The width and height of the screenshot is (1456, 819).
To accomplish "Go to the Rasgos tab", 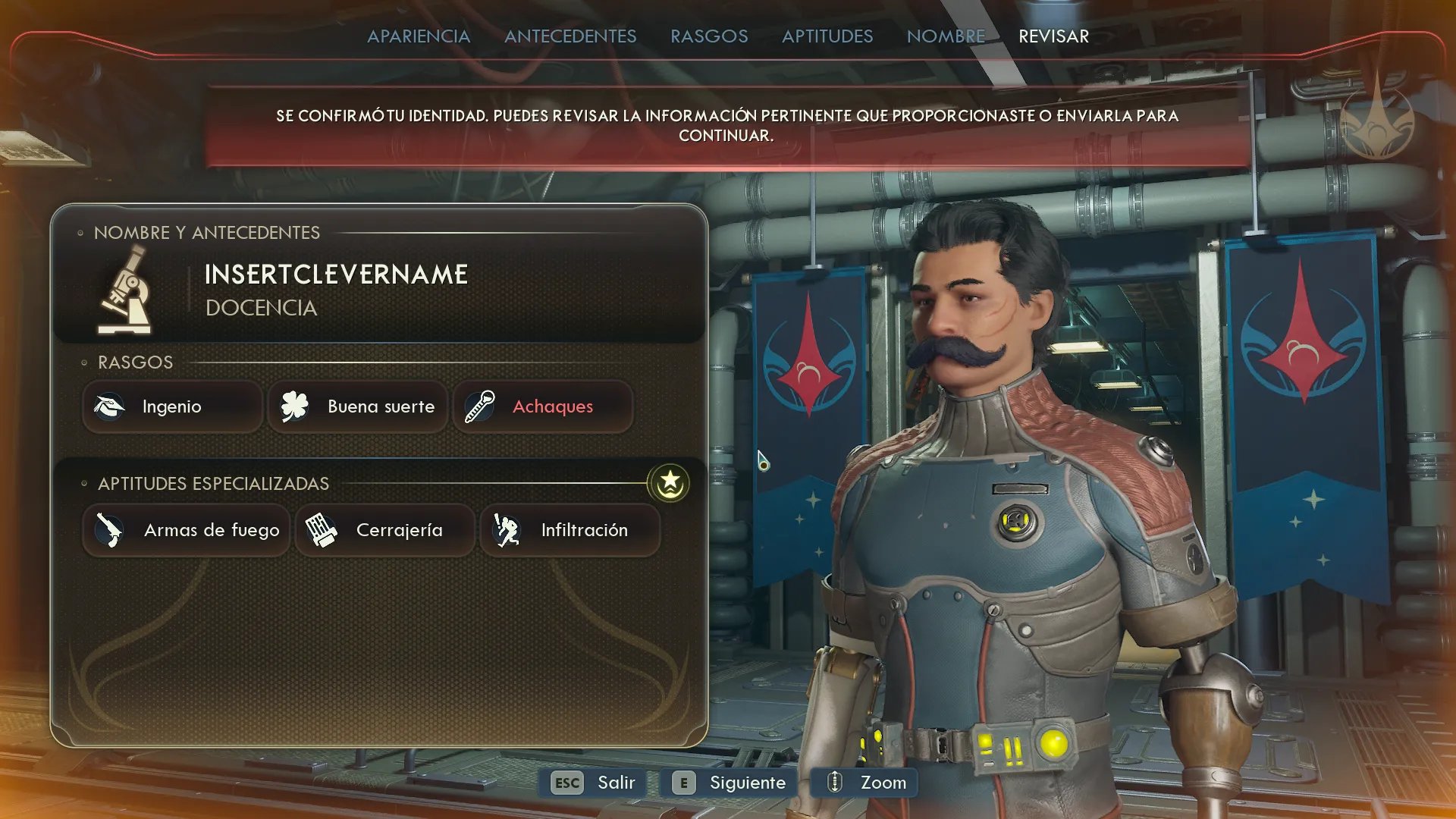I will 709,36.
